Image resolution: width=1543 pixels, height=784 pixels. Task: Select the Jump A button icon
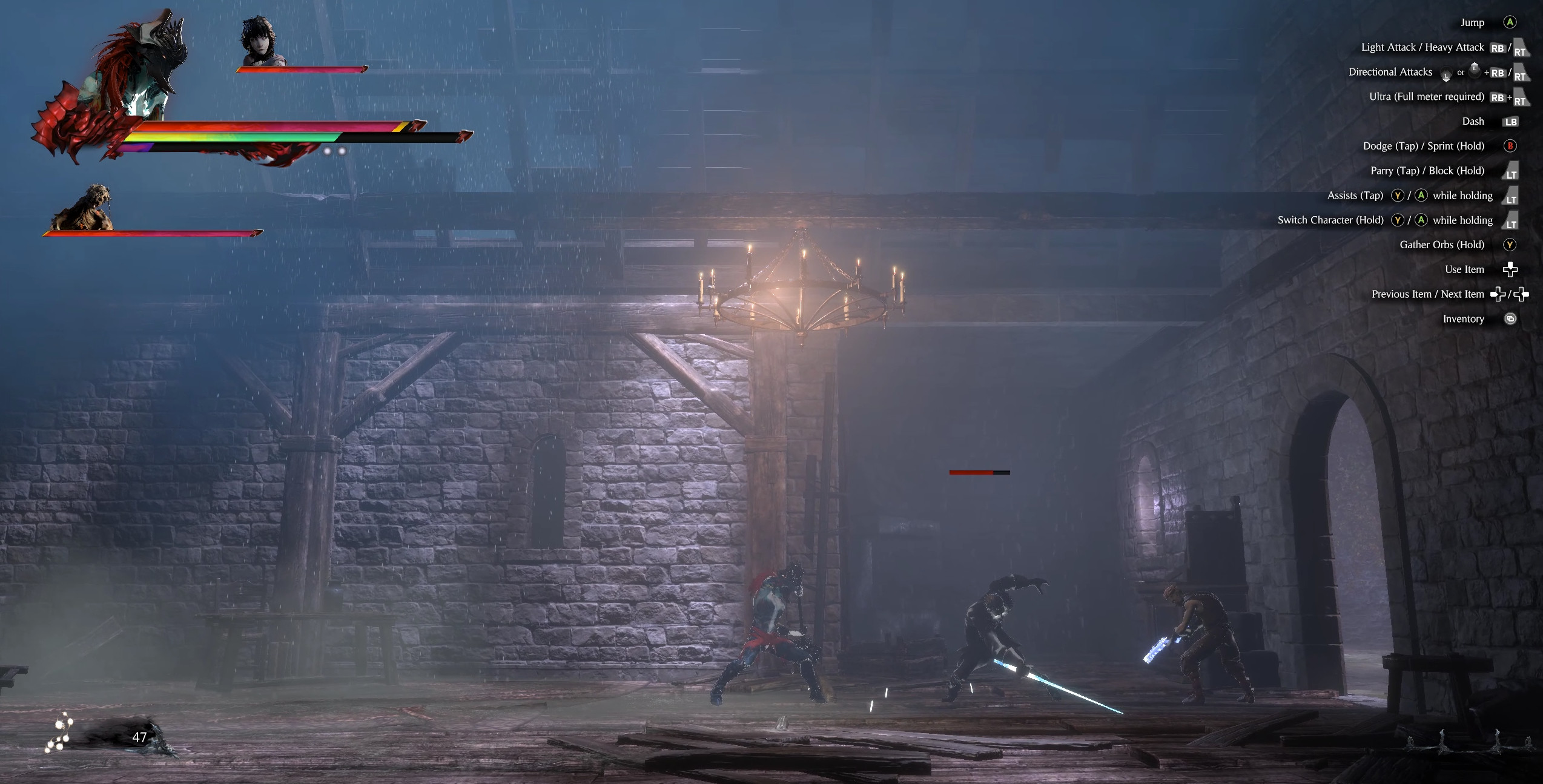click(1510, 22)
